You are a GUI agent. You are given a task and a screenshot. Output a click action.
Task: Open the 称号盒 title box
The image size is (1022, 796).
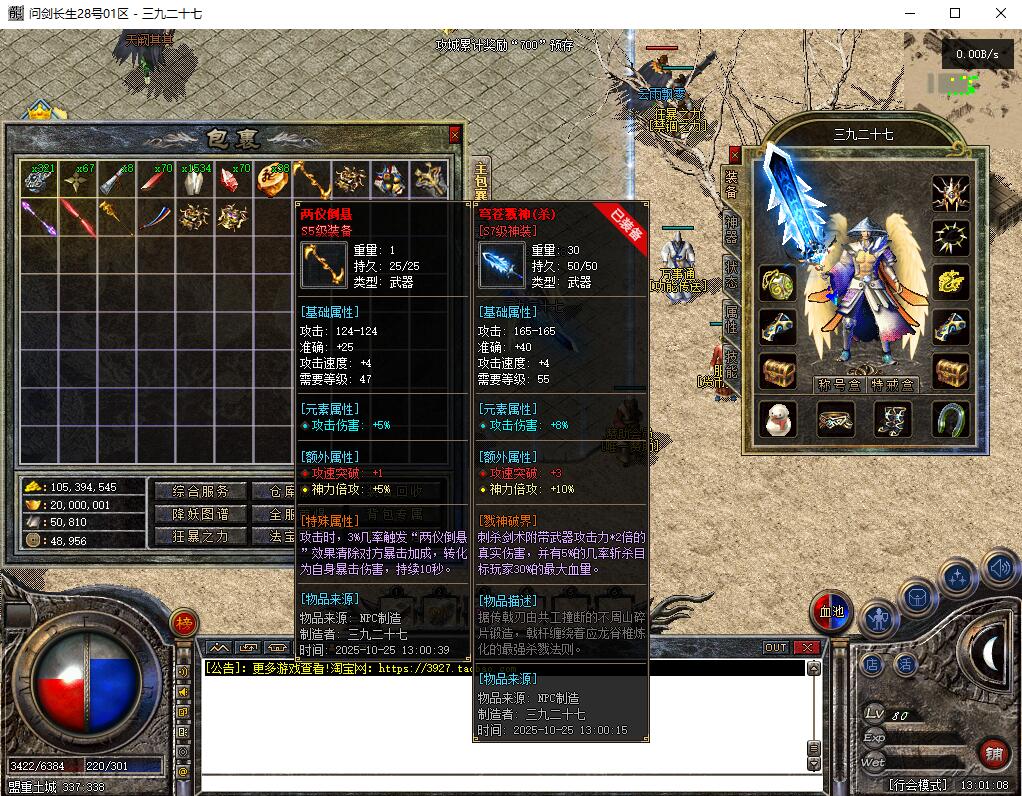pos(838,384)
